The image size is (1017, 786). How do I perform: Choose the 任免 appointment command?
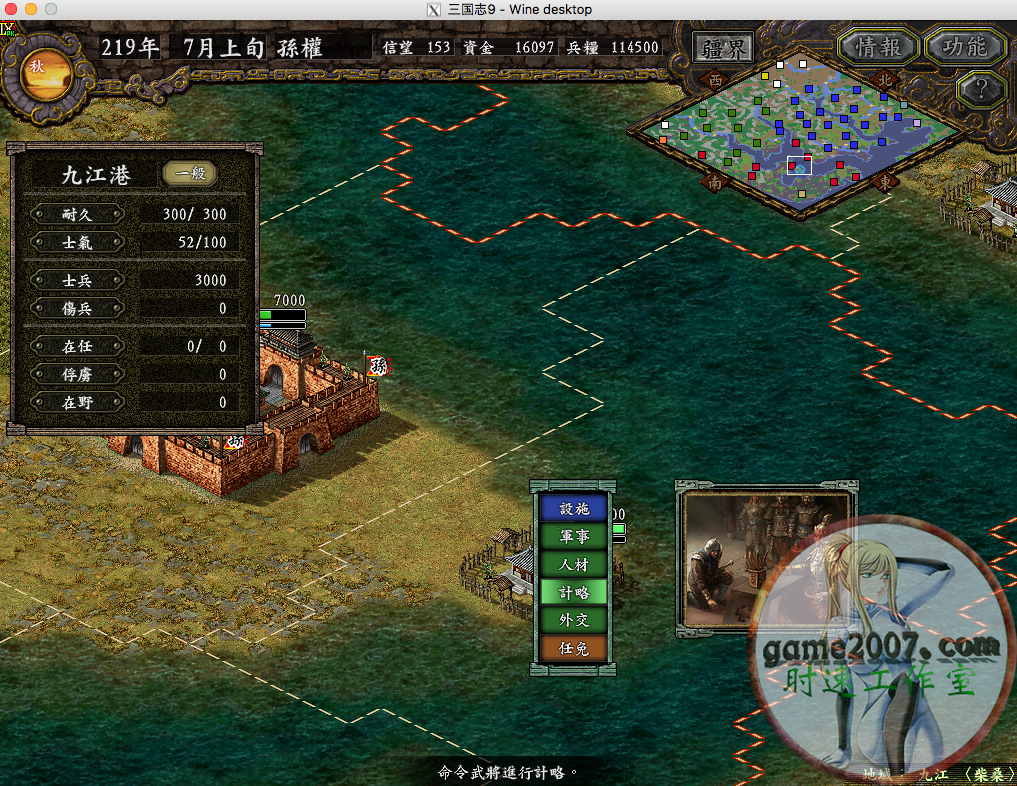[x=574, y=648]
